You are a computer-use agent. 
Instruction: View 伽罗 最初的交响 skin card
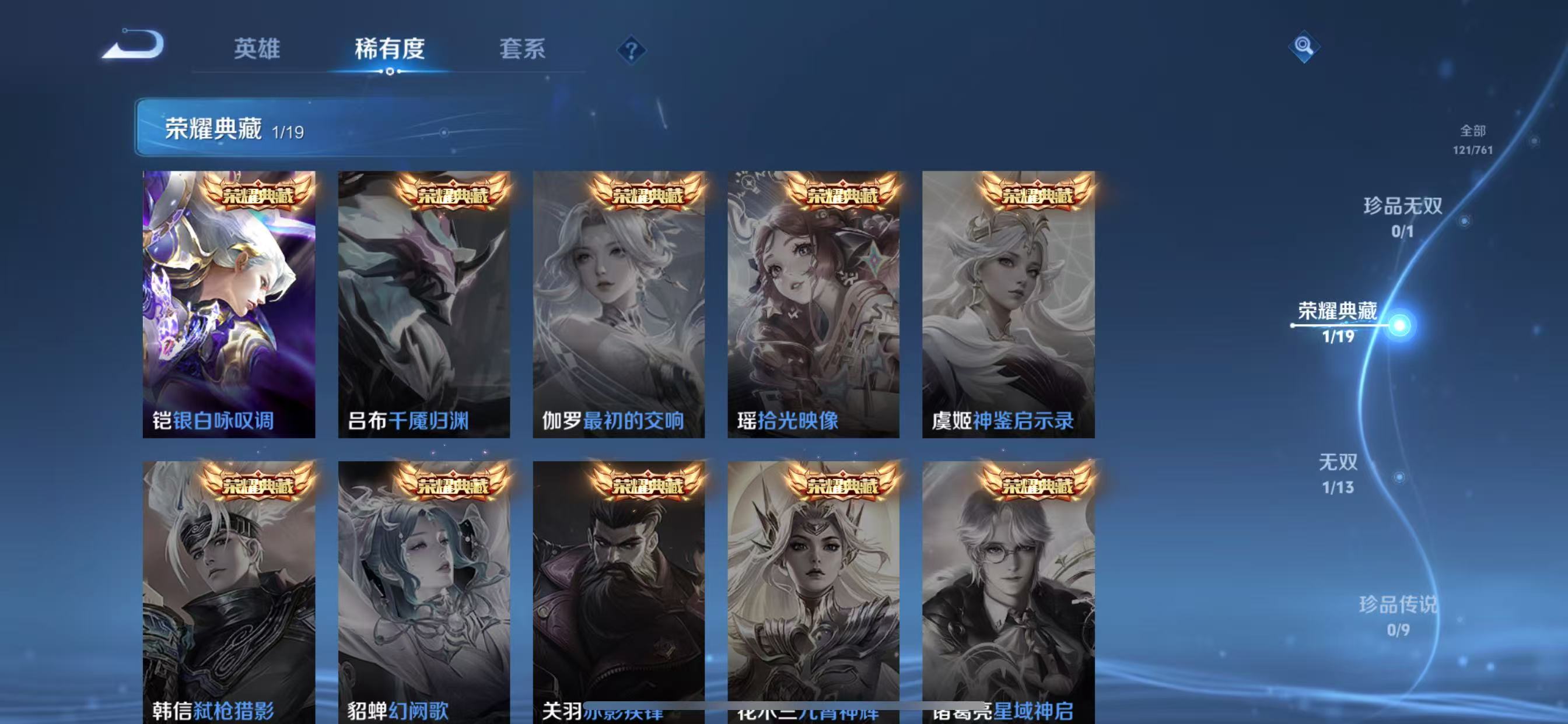pos(618,304)
